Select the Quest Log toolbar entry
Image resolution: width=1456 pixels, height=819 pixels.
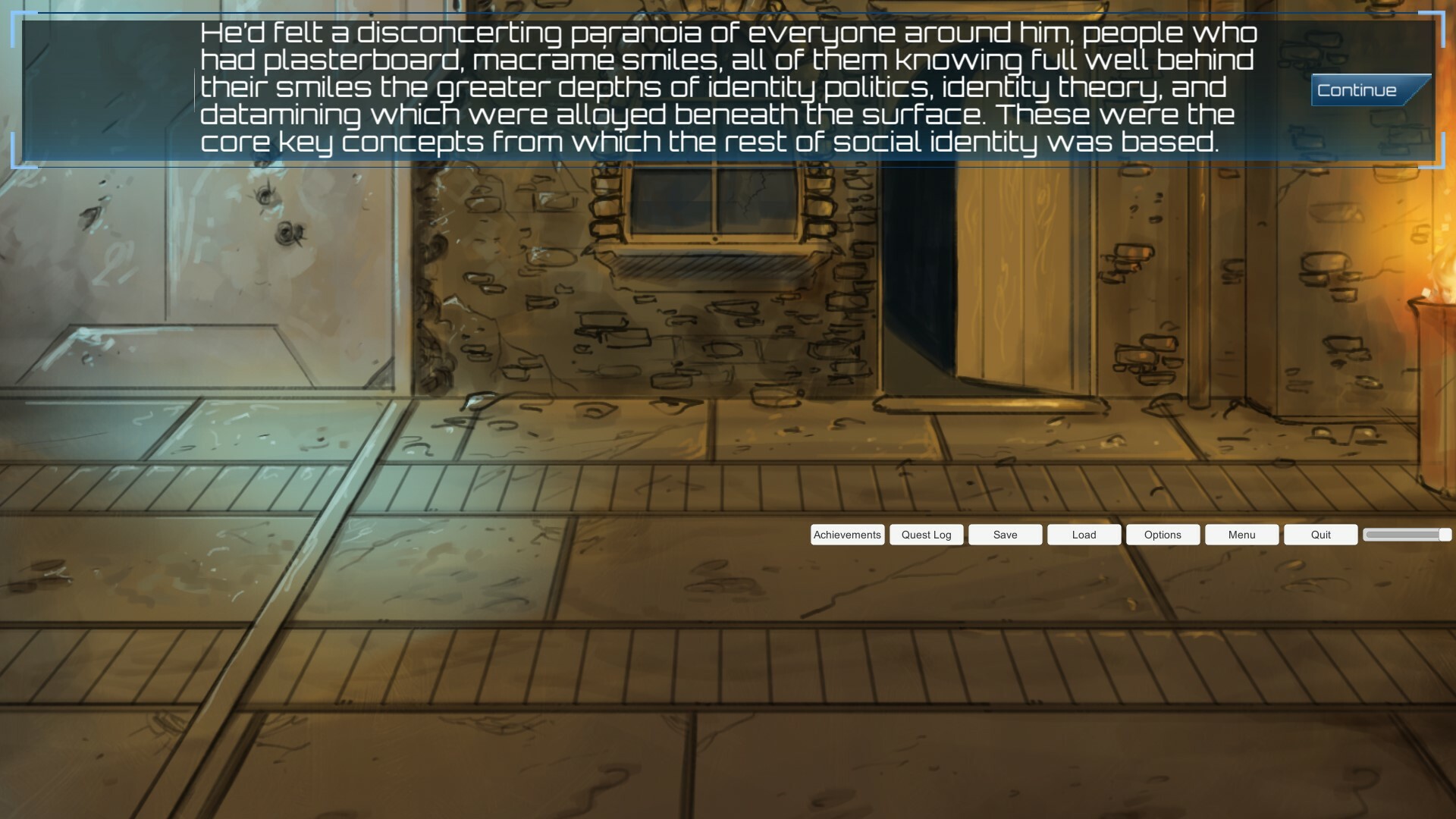click(926, 535)
